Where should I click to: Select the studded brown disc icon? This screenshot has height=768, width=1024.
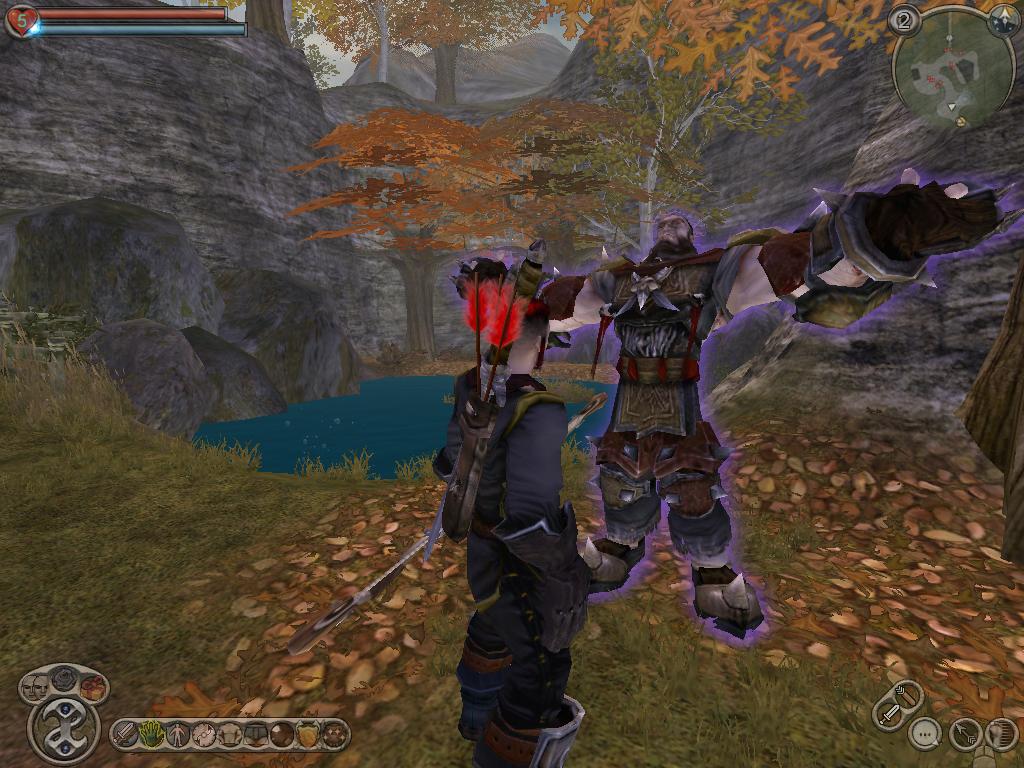tap(334, 735)
